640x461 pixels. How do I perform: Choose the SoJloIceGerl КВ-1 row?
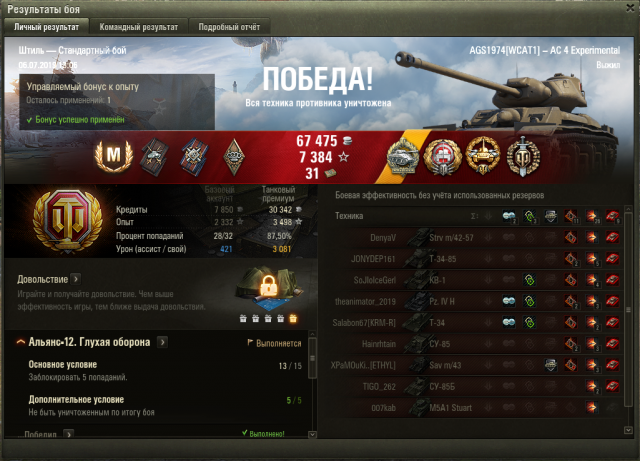(480, 280)
